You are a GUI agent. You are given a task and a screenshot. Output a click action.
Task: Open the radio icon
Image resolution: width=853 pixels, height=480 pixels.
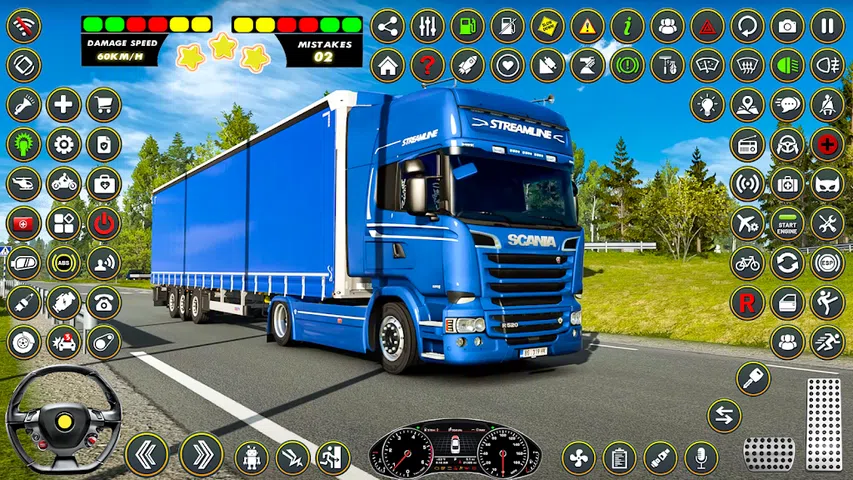coord(747,144)
